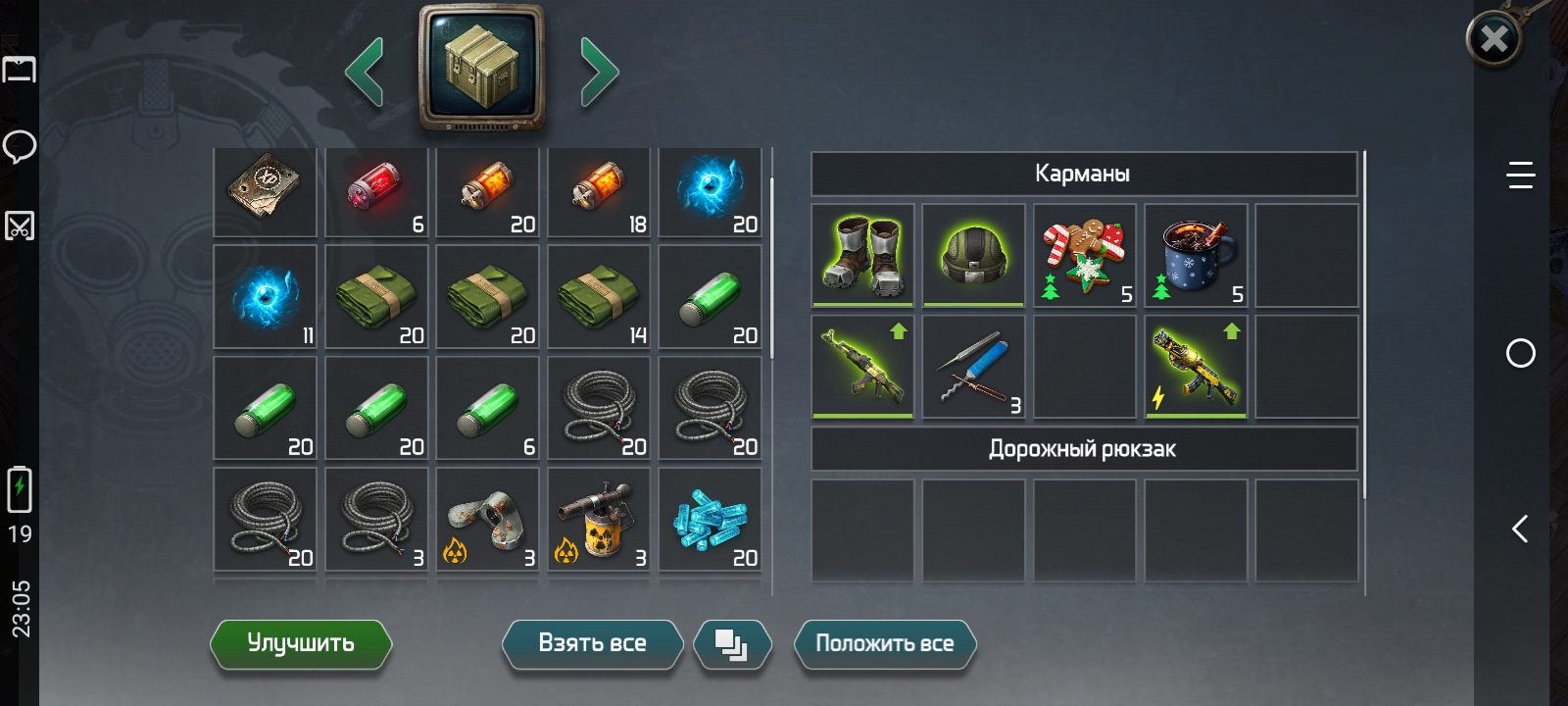The image size is (1568, 706).
Task: Select the red battery stack of 6
Action: coord(376,191)
